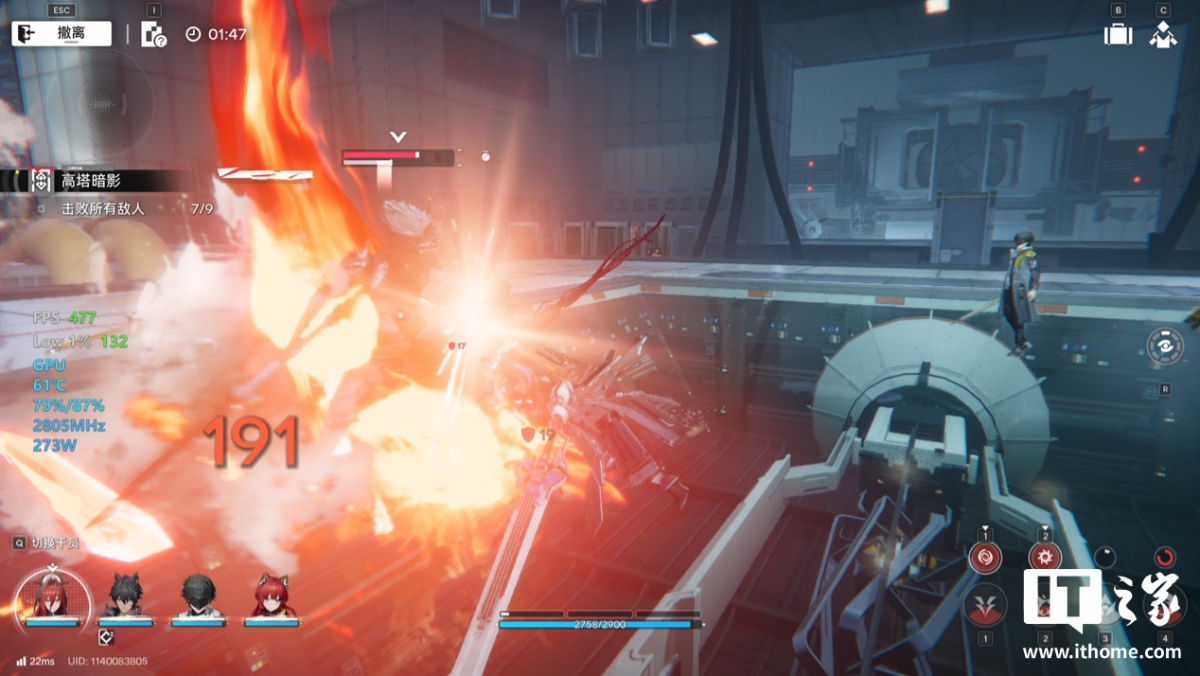This screenshot has height=676, width=1200.
Task: Open the faint circular minimap
Action: [98, 103]
